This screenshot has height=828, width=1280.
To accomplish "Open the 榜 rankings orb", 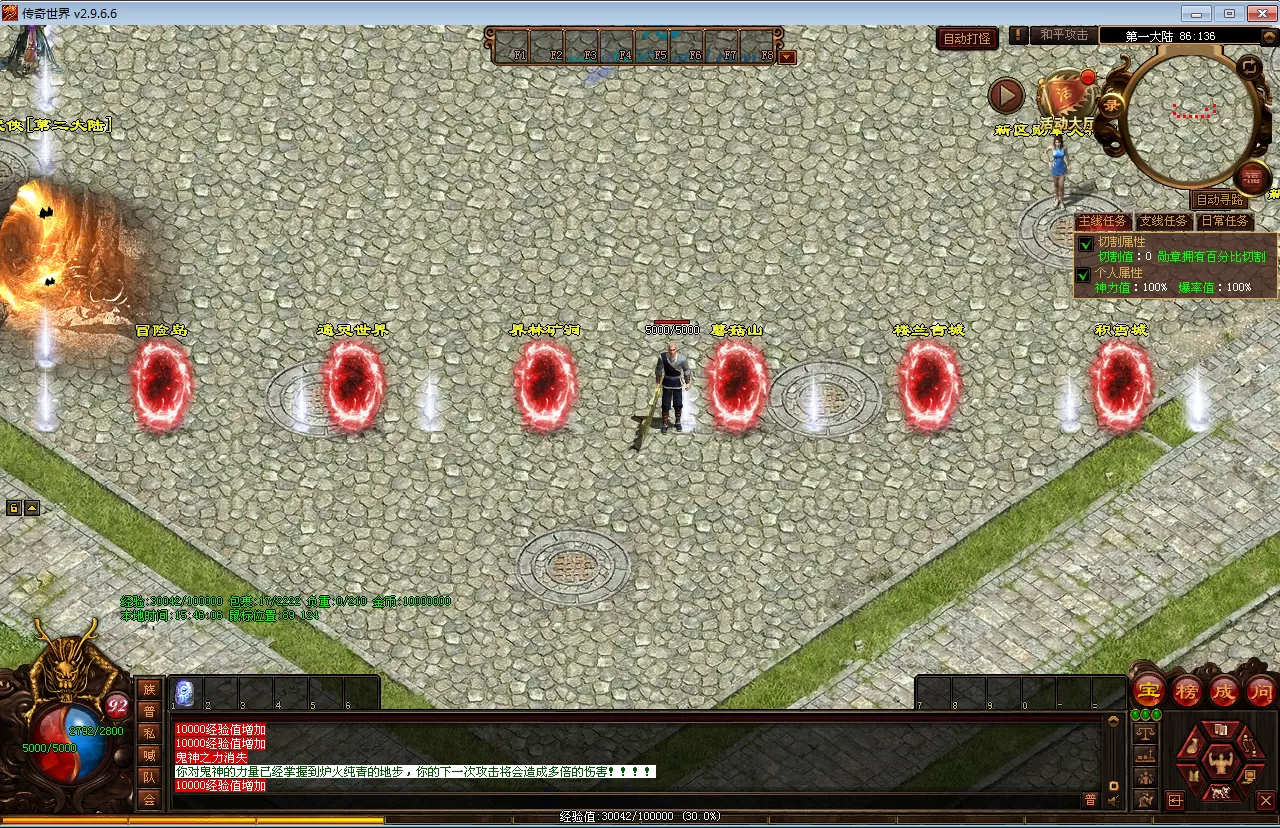I will click(x=1187, y=690).
